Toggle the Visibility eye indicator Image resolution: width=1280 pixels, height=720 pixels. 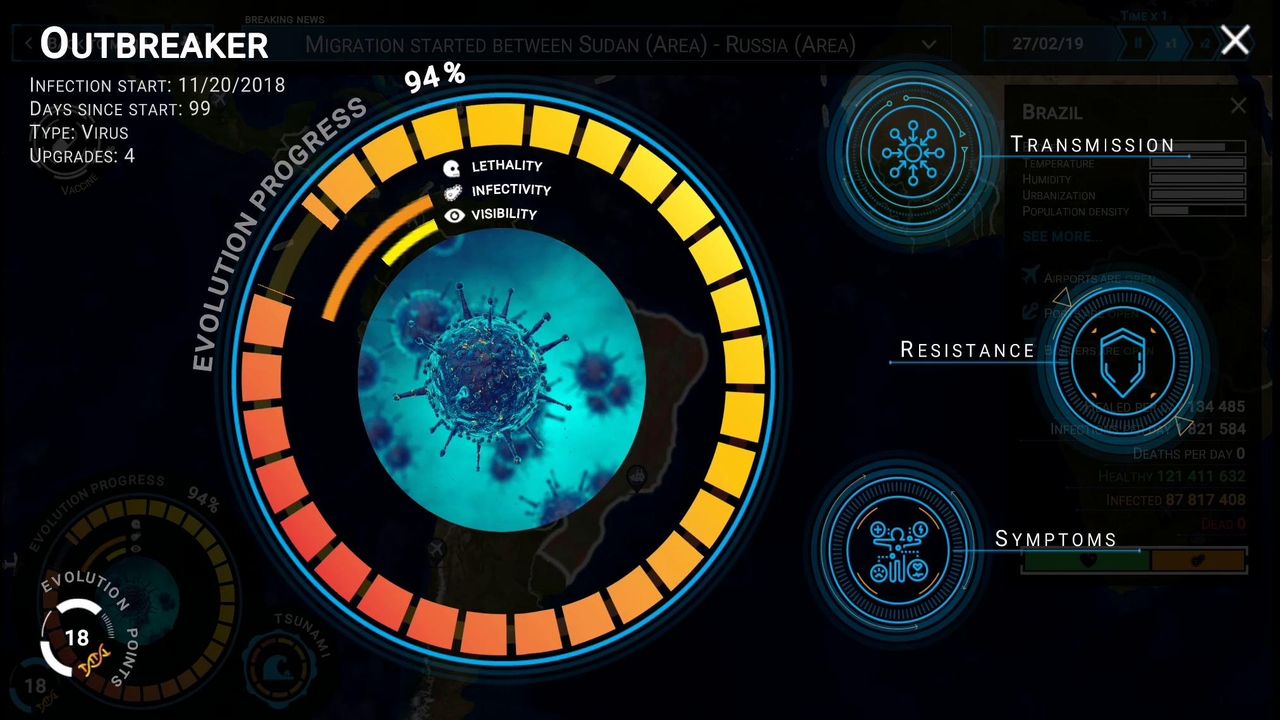[455, 215]
